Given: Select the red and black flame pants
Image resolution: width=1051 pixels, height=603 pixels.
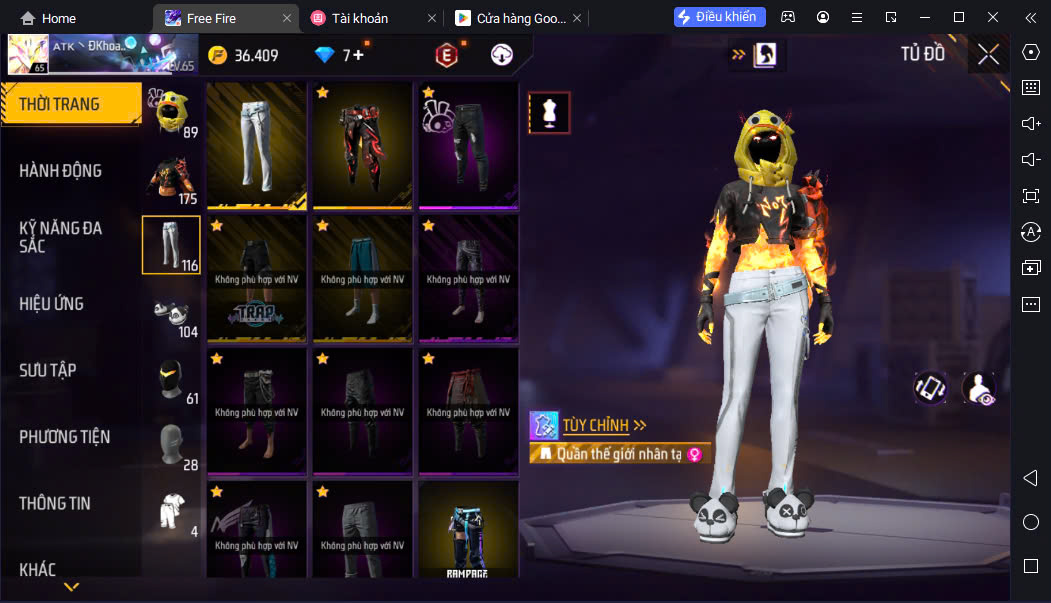Looking at the screenshot, I should (x=363, y=144).
